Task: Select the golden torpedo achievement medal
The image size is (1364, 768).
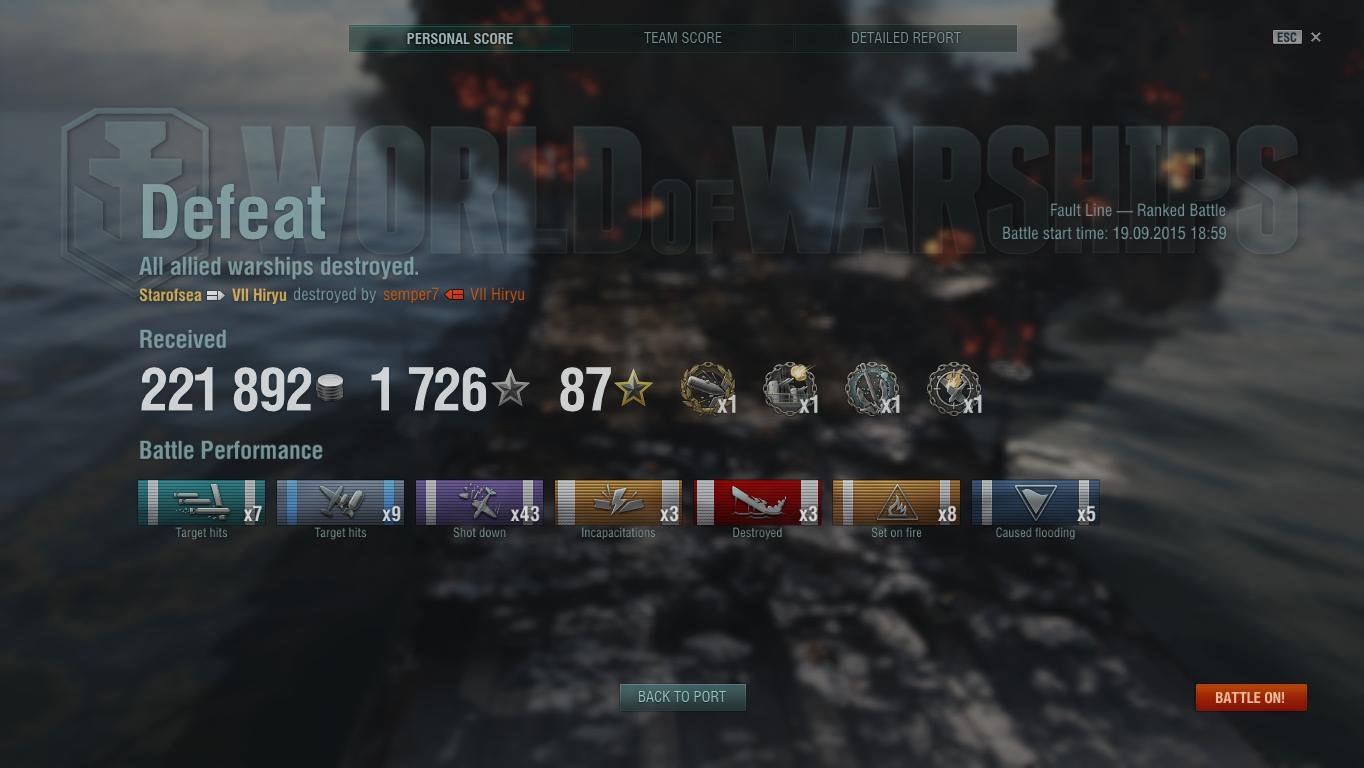Action: click(x=707, y=388)
